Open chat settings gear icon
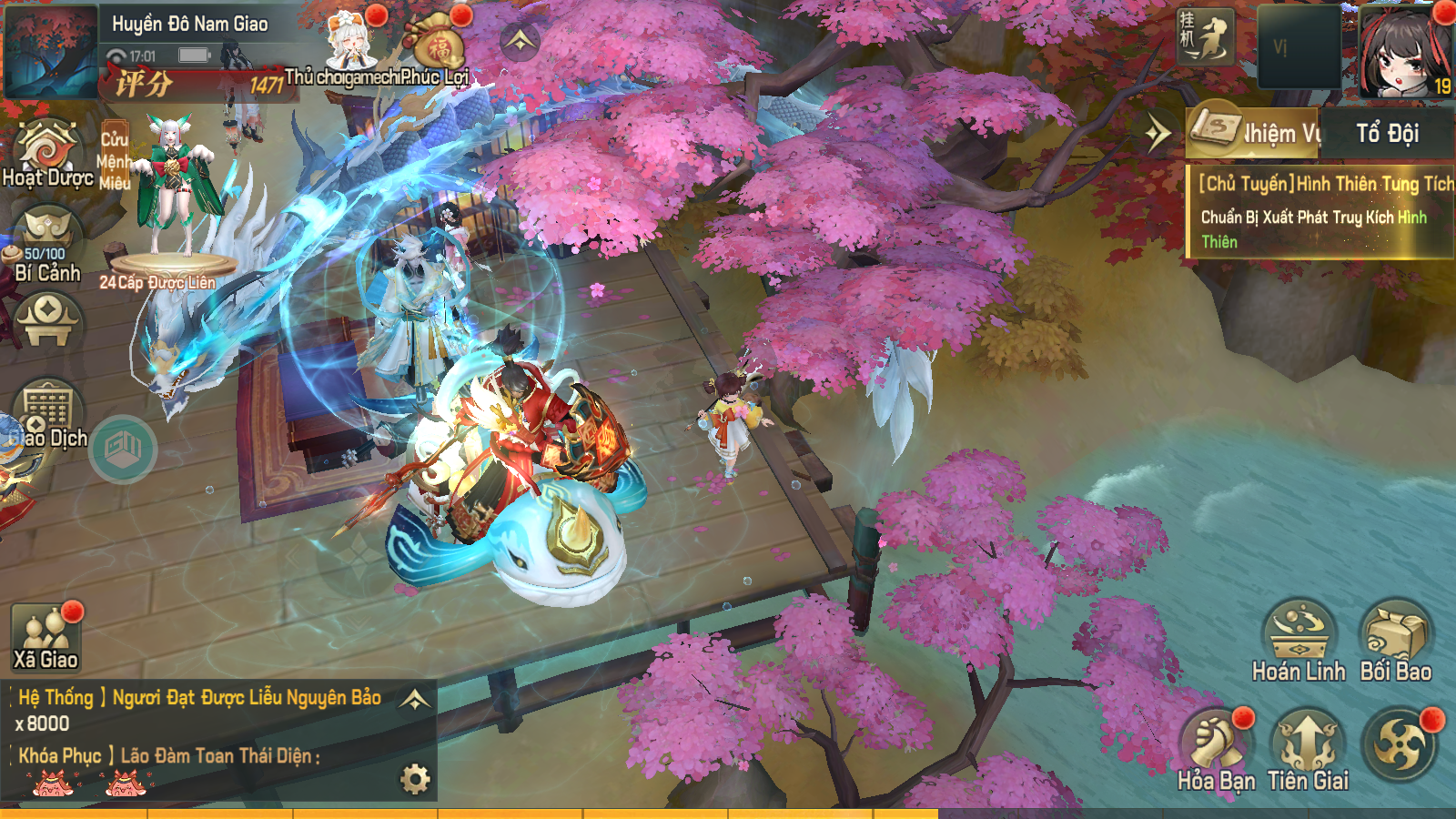 (415, 779)
